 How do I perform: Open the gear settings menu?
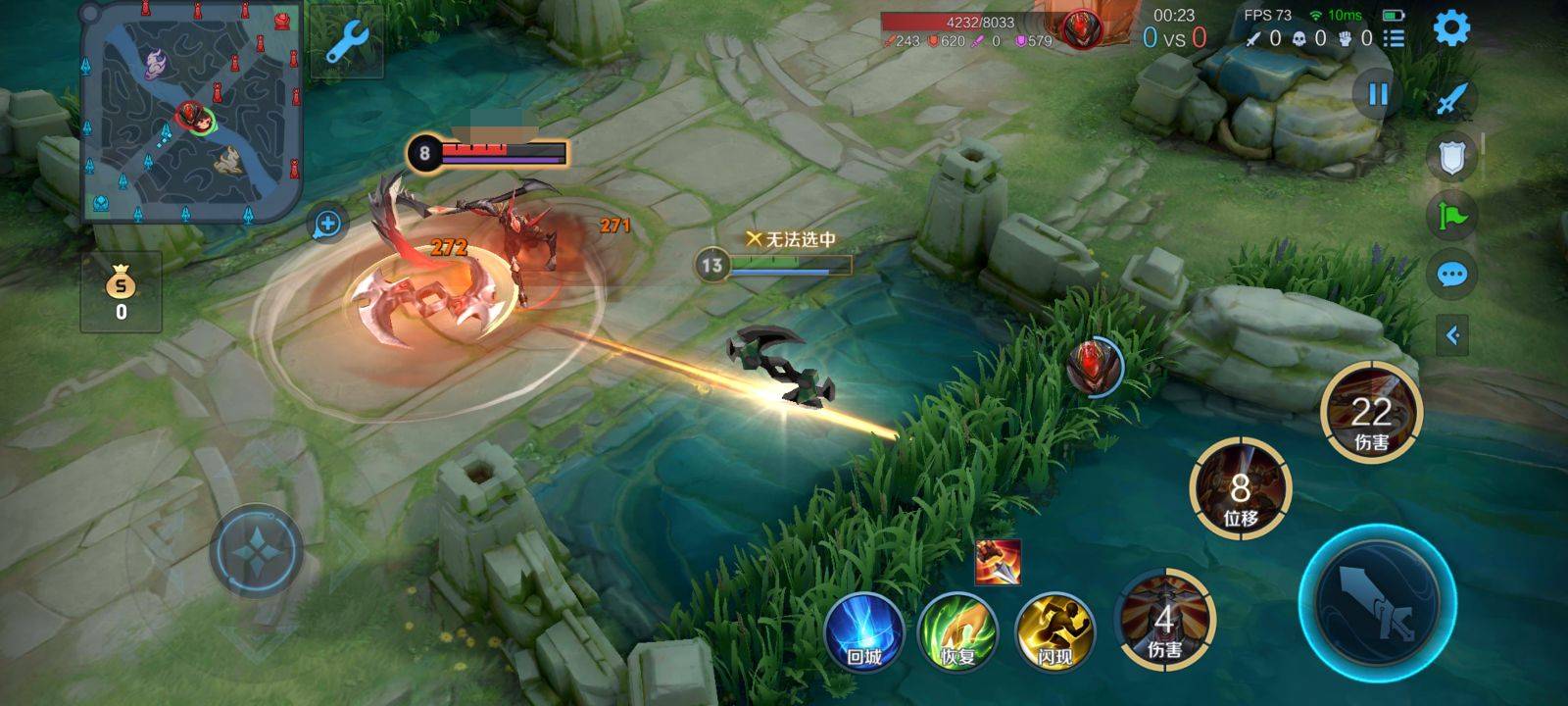tap(1451, 28)
